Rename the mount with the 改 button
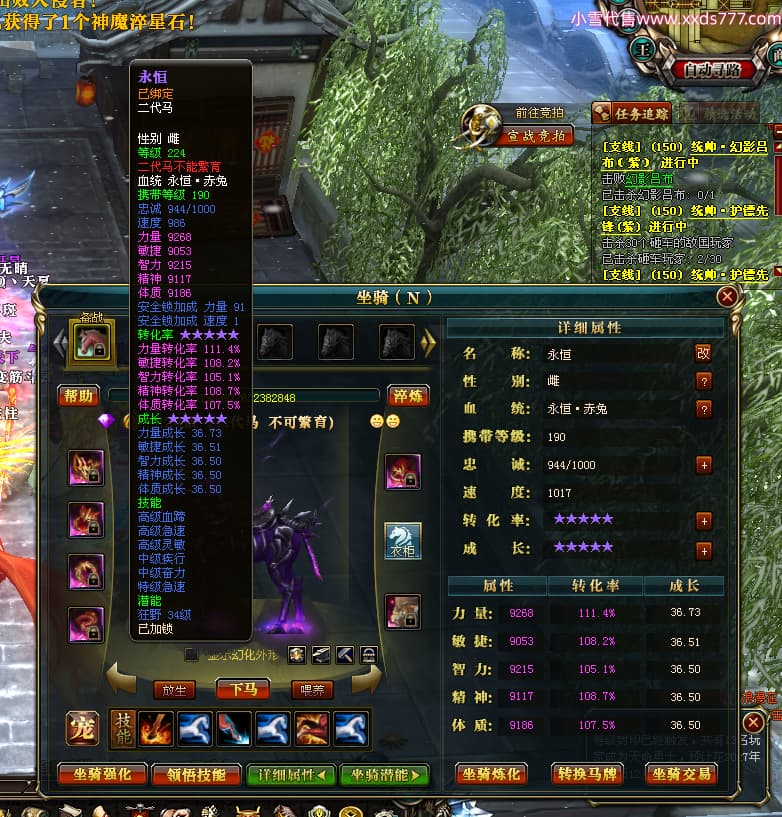This screenshot has width=782, height=817. (703, 353)
